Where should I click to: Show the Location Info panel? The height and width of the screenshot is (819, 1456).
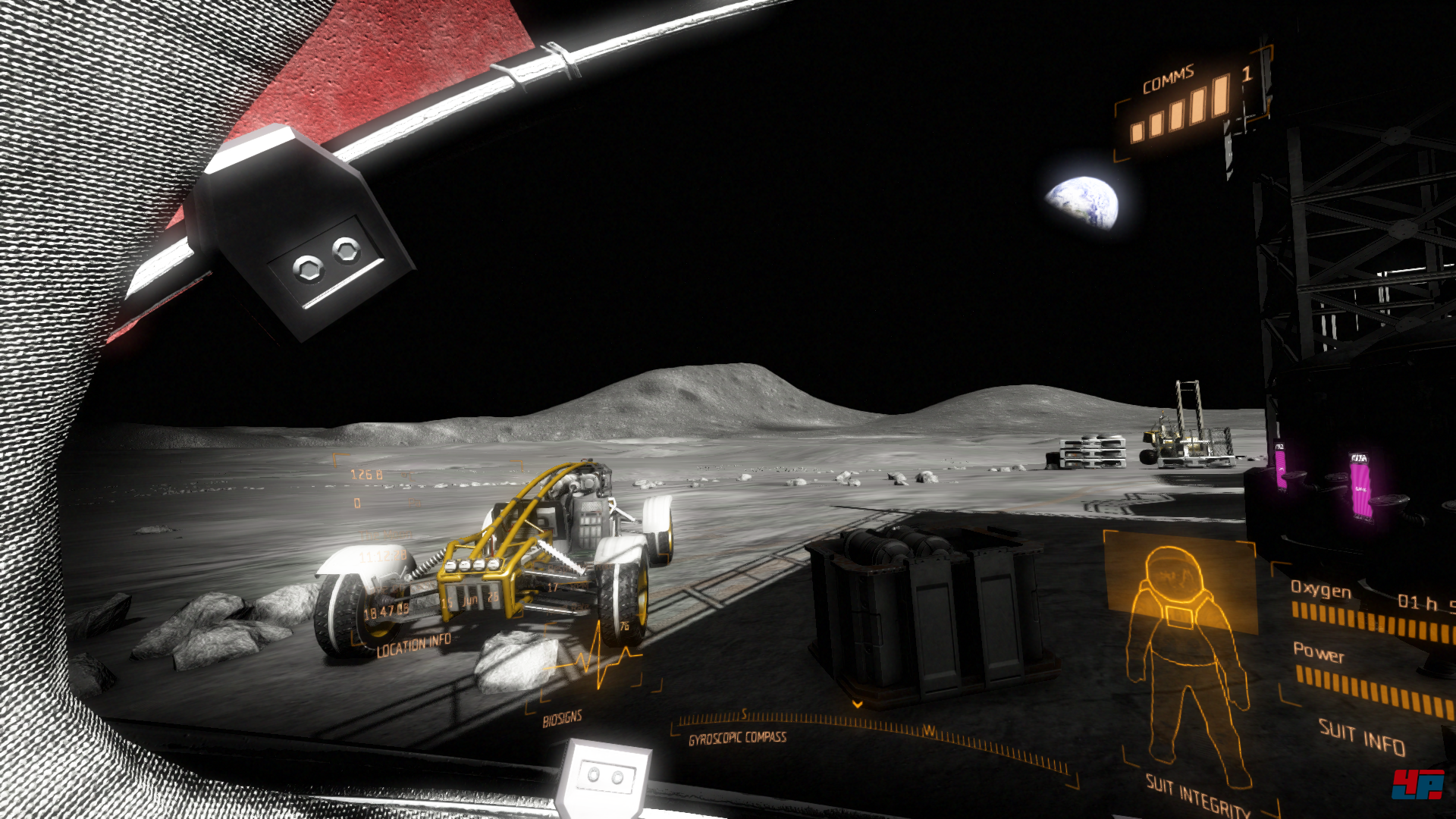pos(414,644)
